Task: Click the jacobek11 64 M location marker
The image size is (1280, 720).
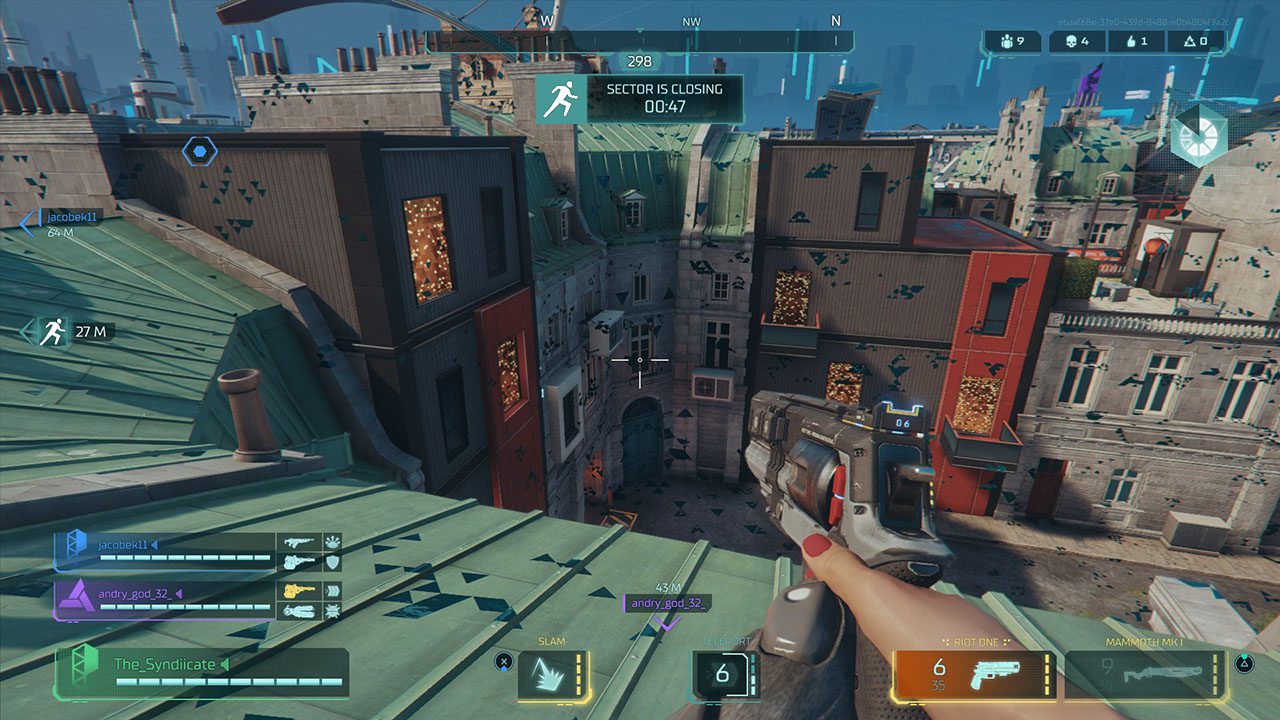Action: tap(60, 223)
